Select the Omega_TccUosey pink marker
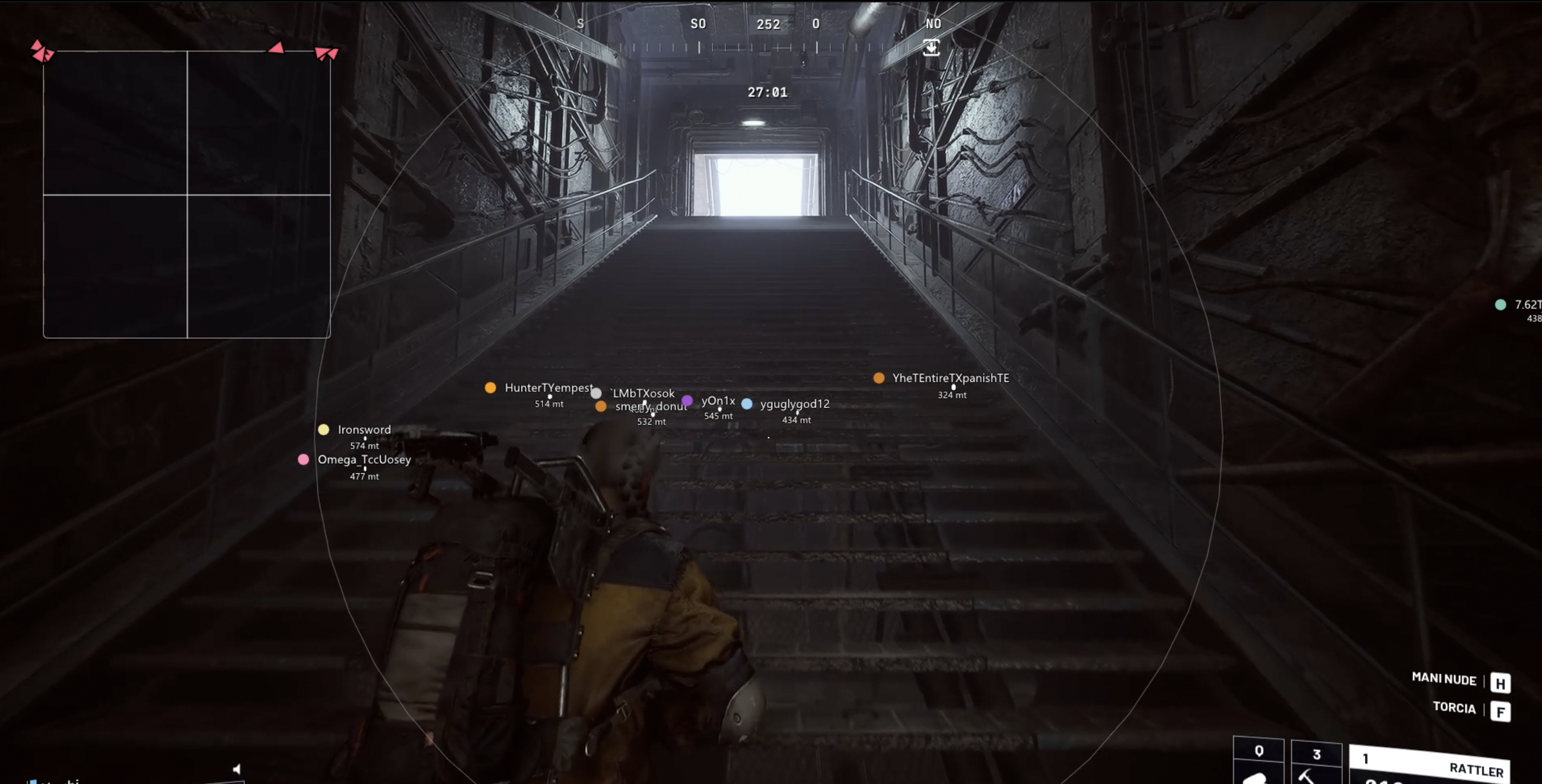The width and height of the screenshot is (1542, 784). (x=304, y=460)
